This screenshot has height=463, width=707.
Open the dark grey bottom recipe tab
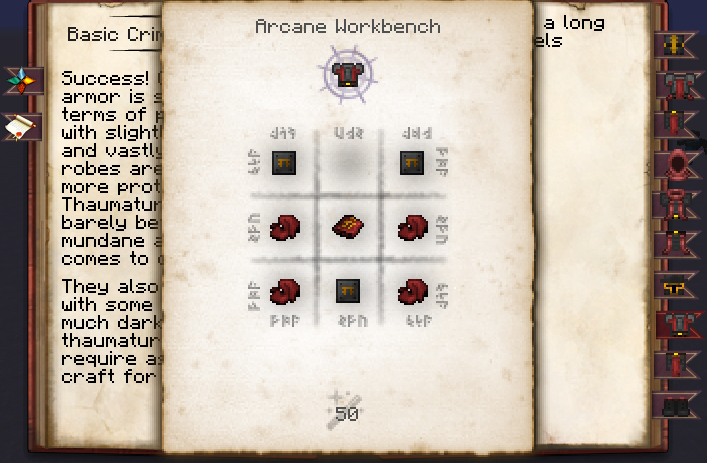point(676,405)
